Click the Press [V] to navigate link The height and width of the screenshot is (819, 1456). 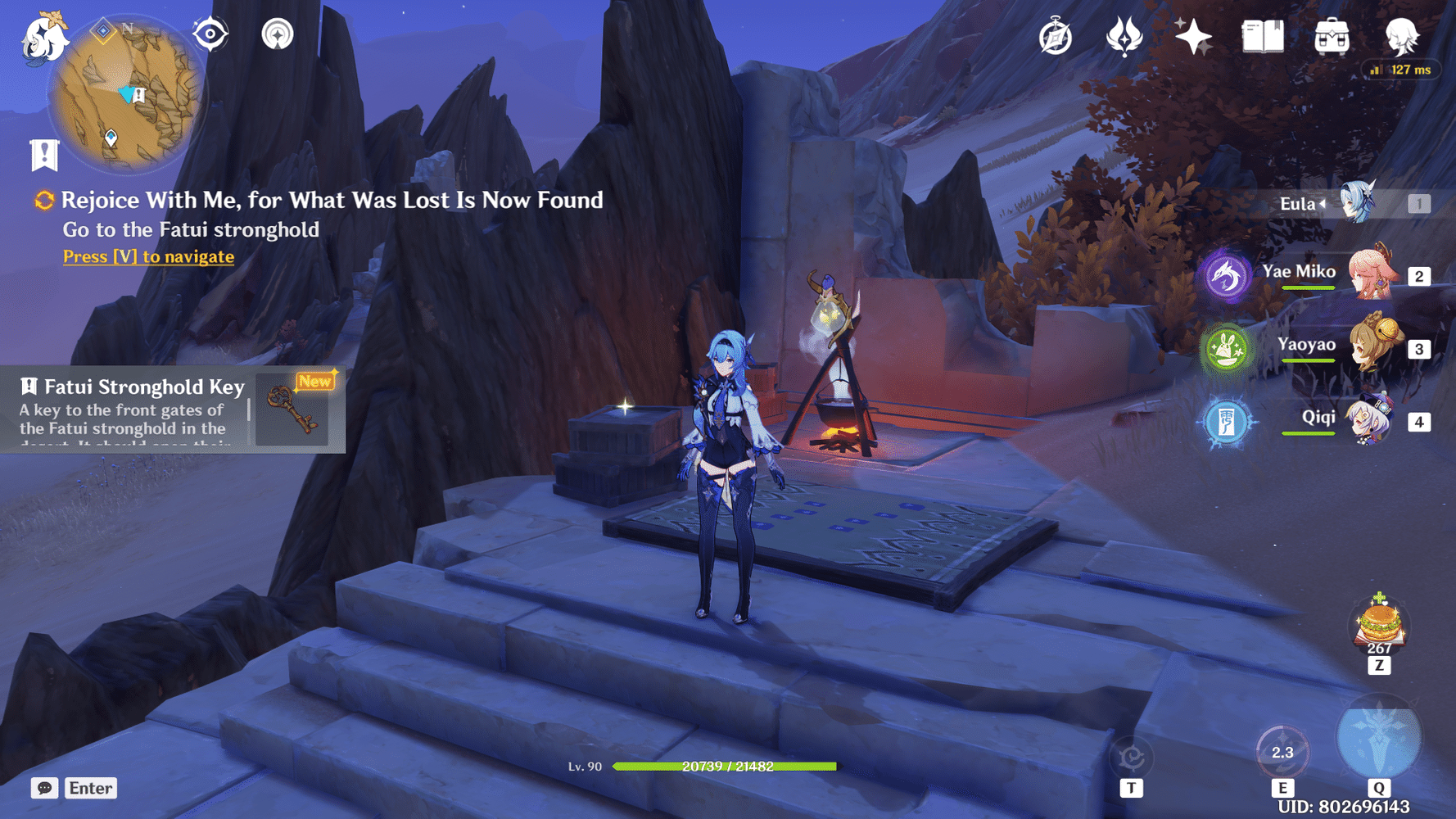[x=147, y=256]
